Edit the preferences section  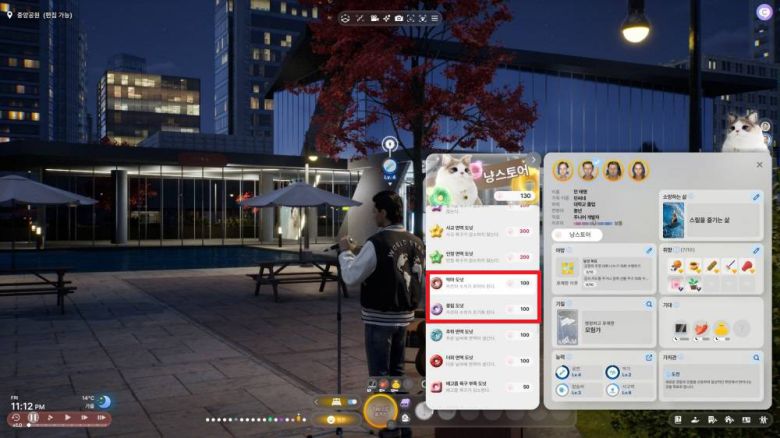(x=756, y=250)
